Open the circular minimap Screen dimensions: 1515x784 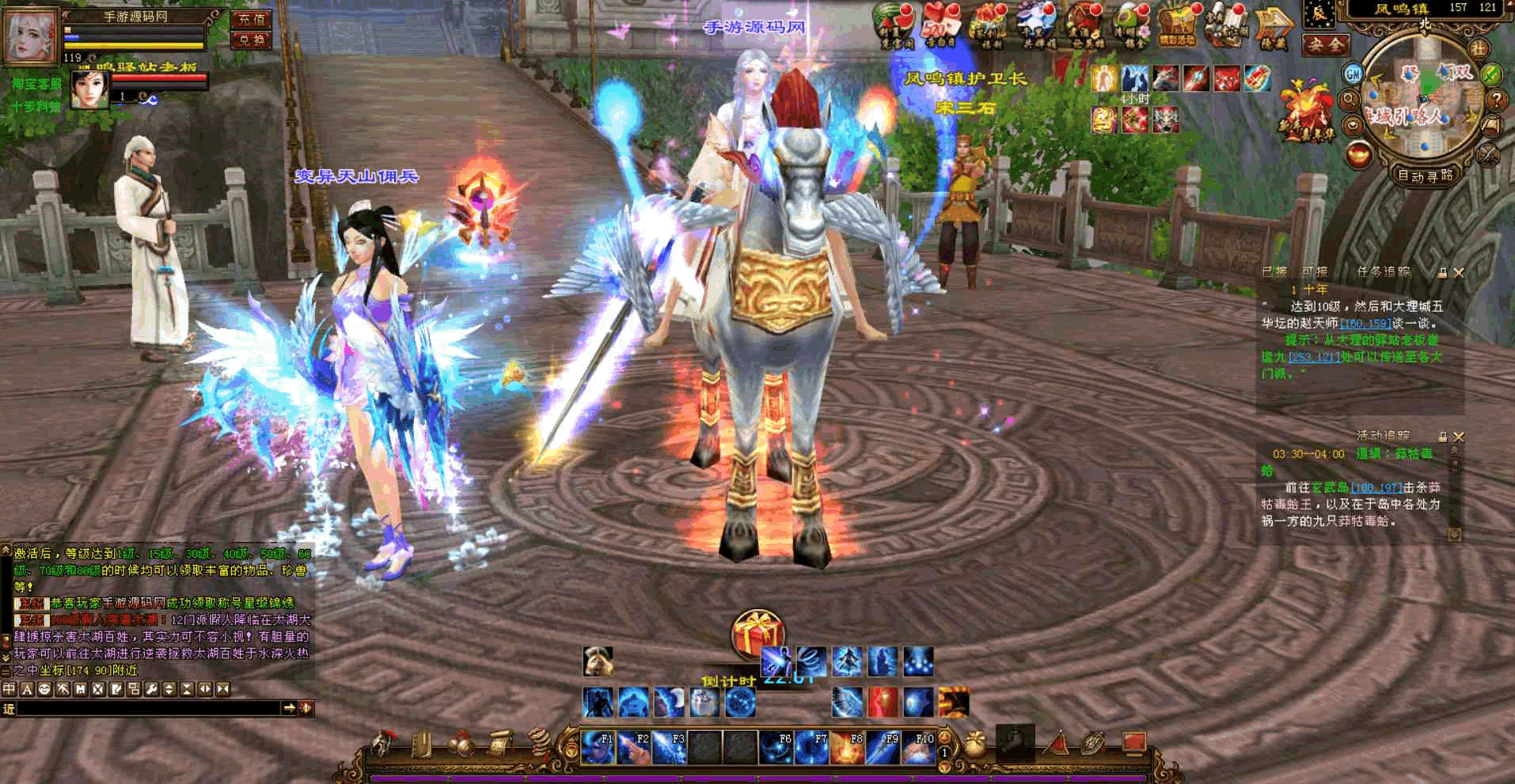[1425, 99]
